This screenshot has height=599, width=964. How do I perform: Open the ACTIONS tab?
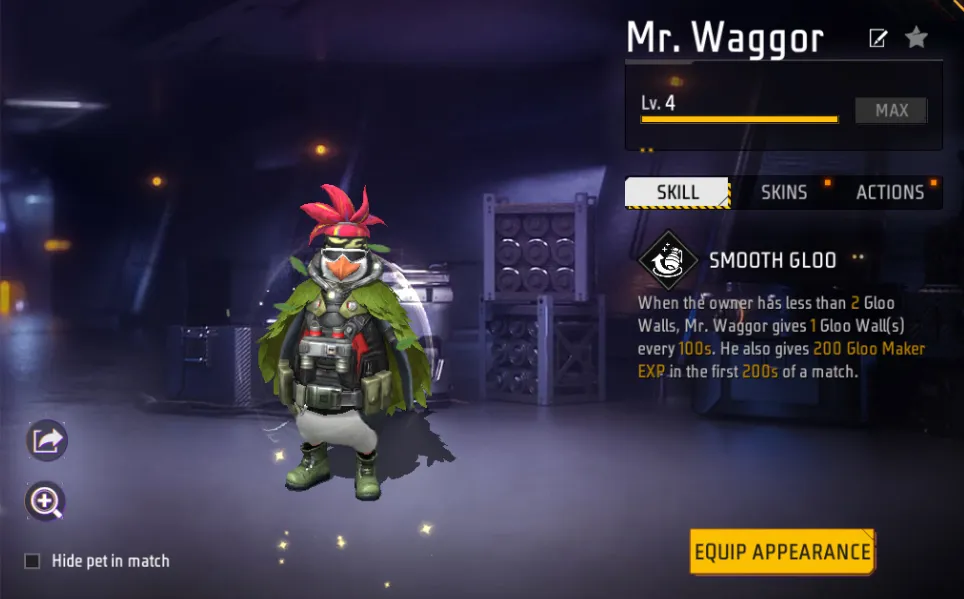(889, 193)
